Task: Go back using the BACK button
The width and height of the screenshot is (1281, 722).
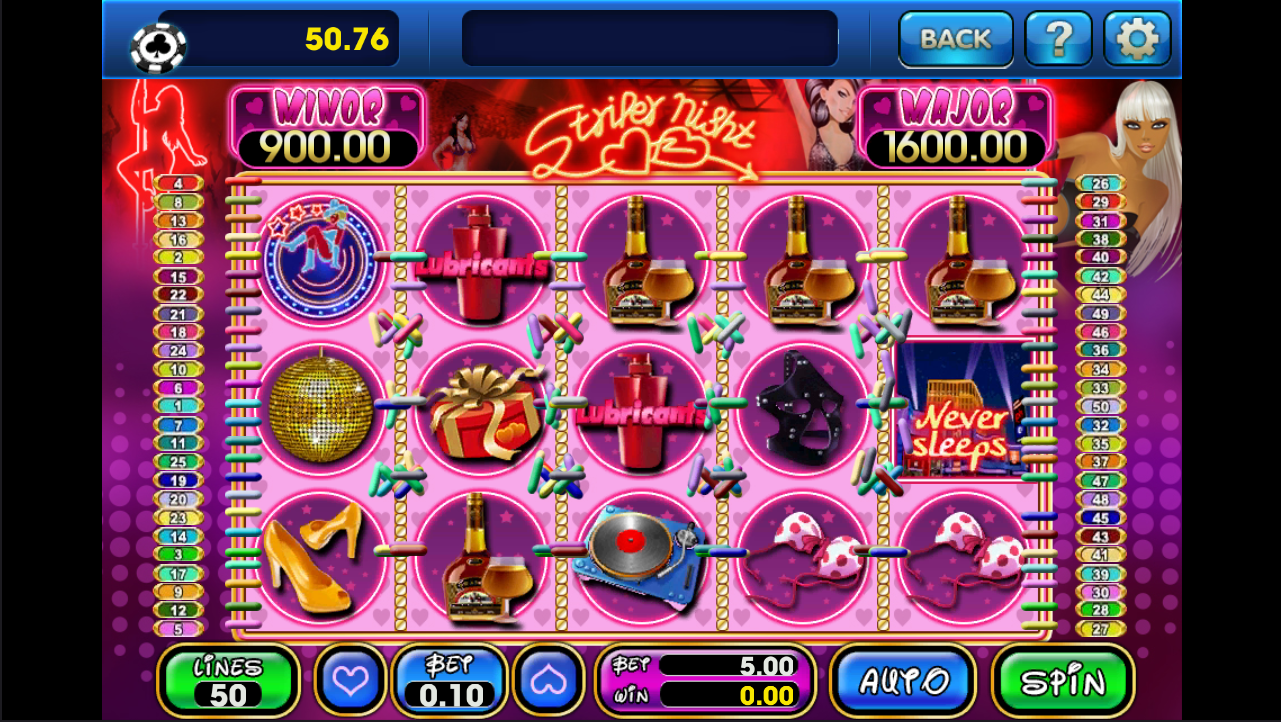Action: (955, 39)
